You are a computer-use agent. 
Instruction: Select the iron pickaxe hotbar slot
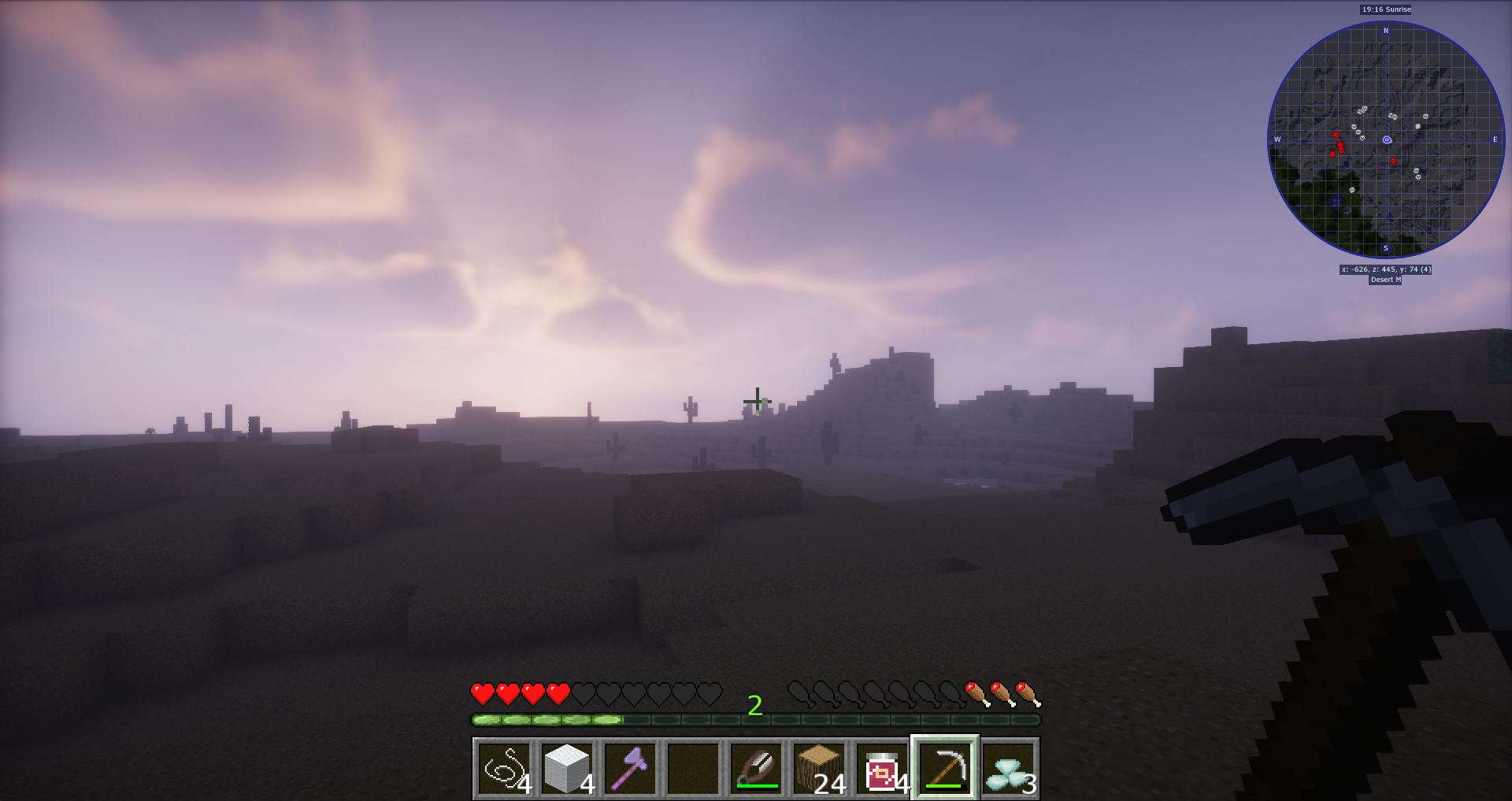click(x=945, y=768)
